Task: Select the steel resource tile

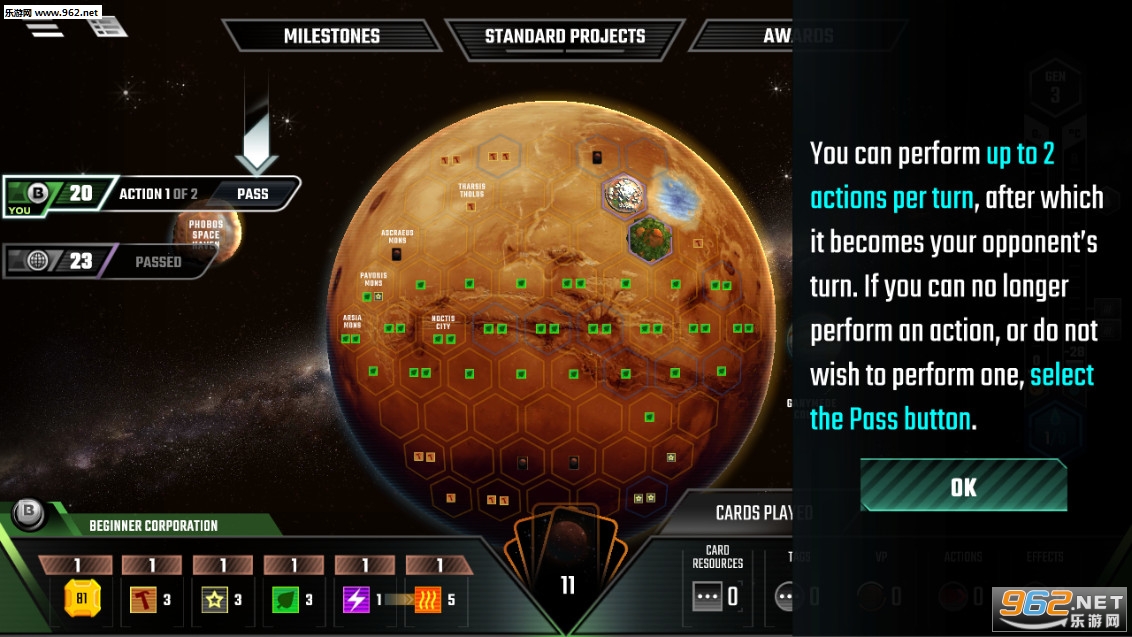Action: tap(145, 599)
